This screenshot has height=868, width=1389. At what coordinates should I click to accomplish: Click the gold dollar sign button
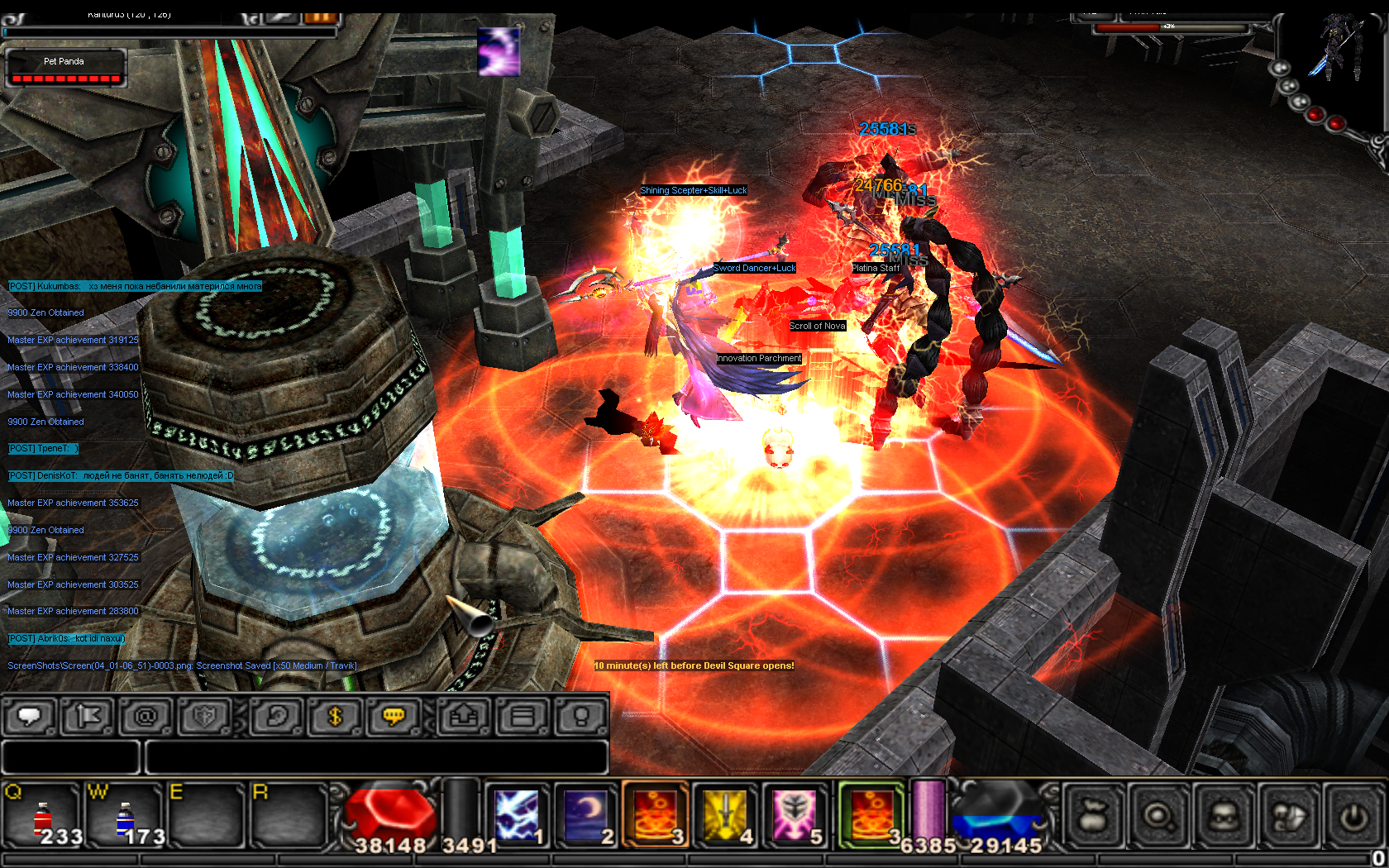335,716
